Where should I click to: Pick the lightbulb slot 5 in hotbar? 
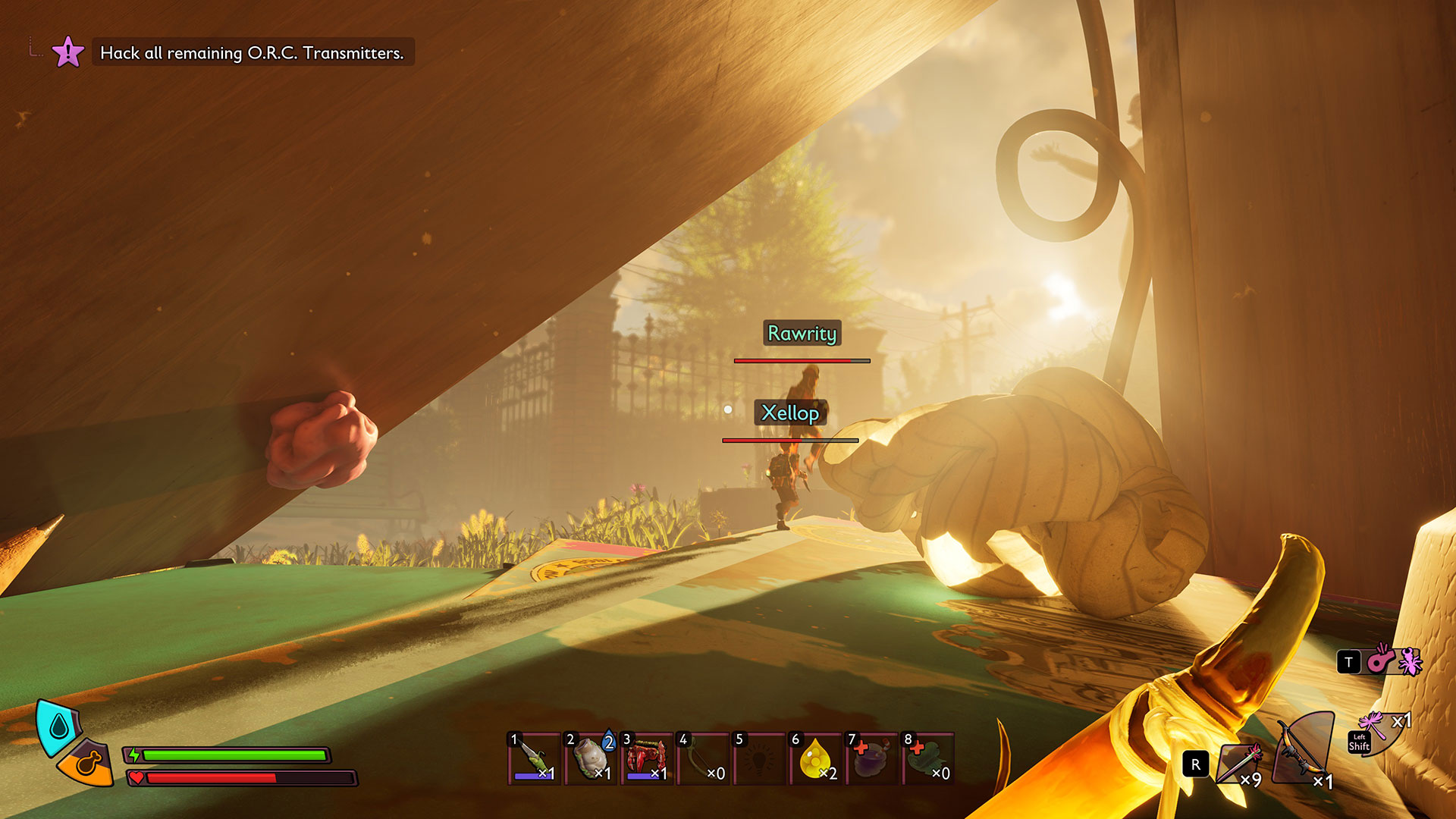[758, 758]
